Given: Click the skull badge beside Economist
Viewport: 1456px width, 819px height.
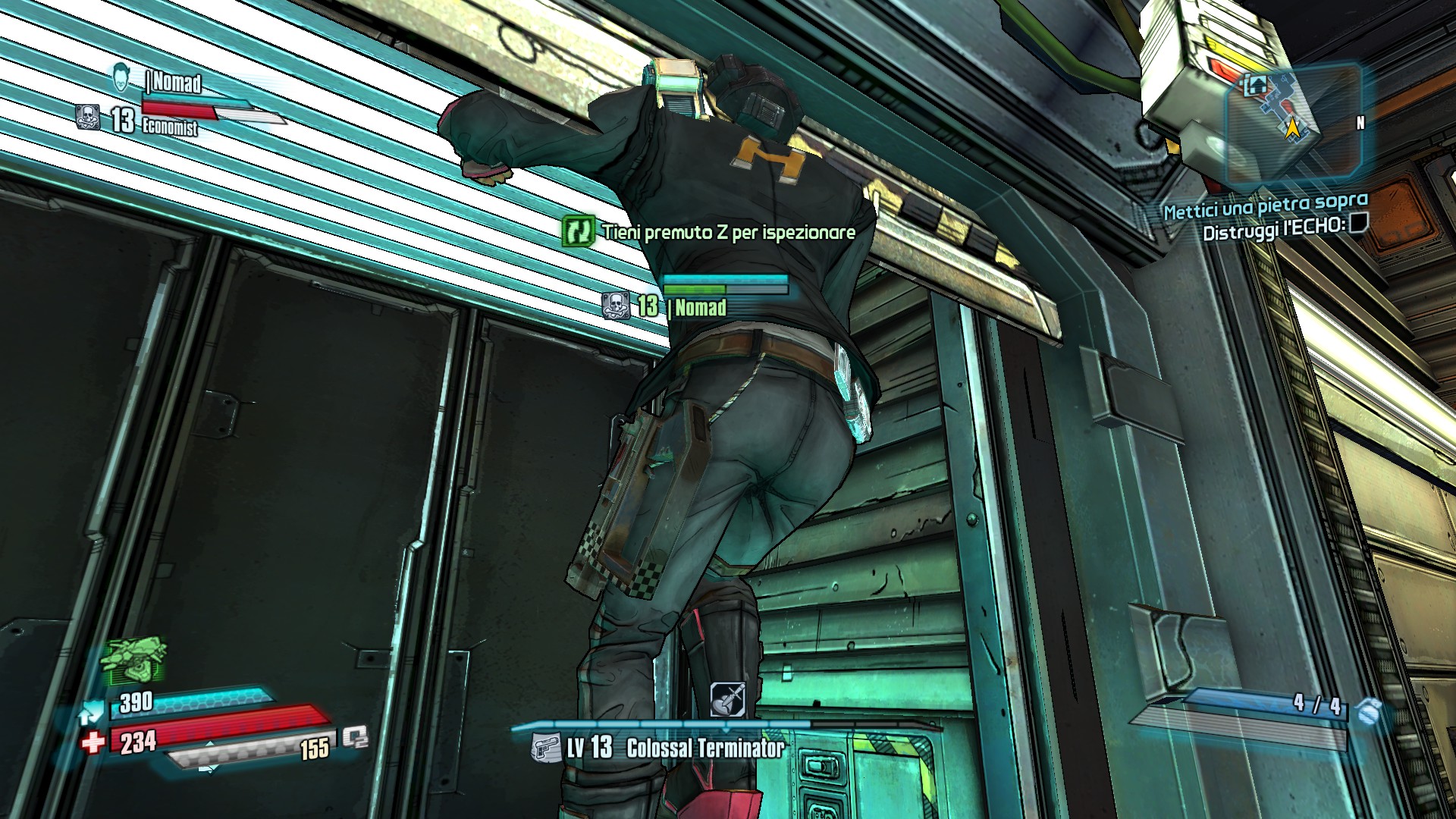Looking at the screenshot, I should click(x=89, y=117).
